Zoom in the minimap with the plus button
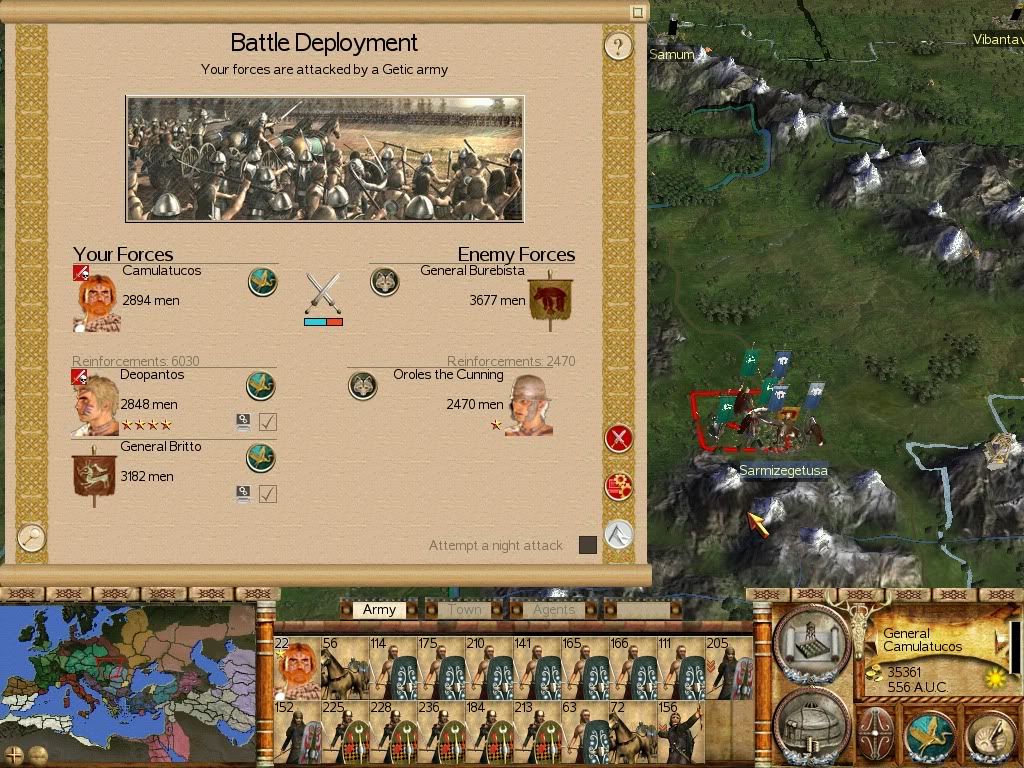Viewport: 1024px width, 768px height. [14, 754]
